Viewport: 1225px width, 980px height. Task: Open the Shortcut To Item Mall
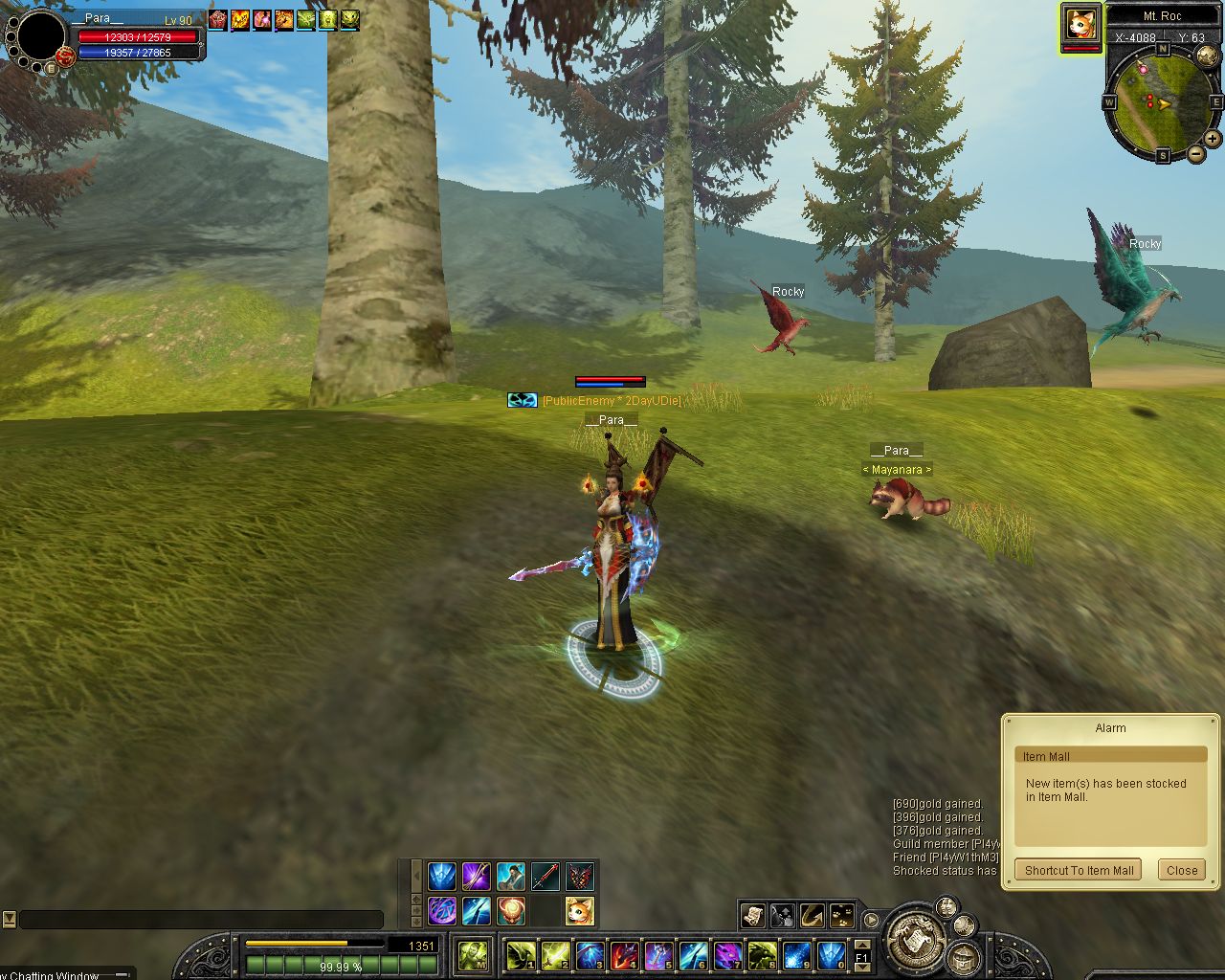[x=1079, y=870]
